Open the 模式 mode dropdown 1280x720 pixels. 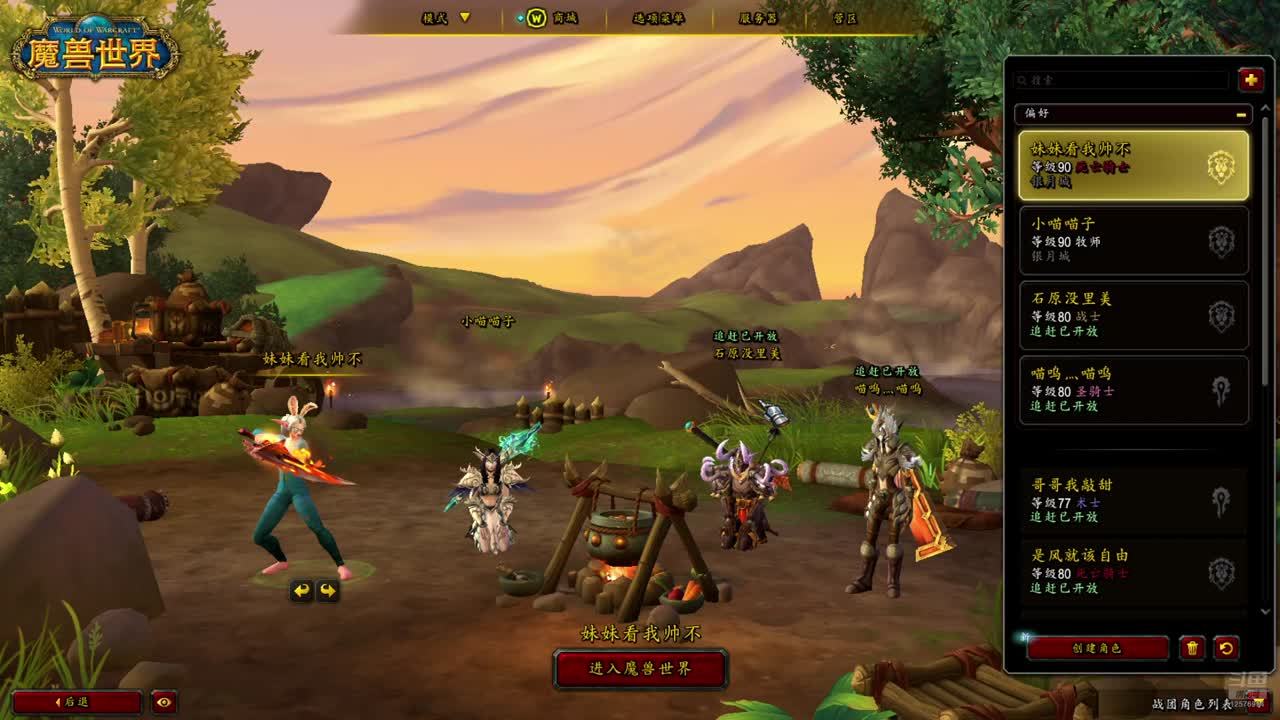click(x=446, y=18)
